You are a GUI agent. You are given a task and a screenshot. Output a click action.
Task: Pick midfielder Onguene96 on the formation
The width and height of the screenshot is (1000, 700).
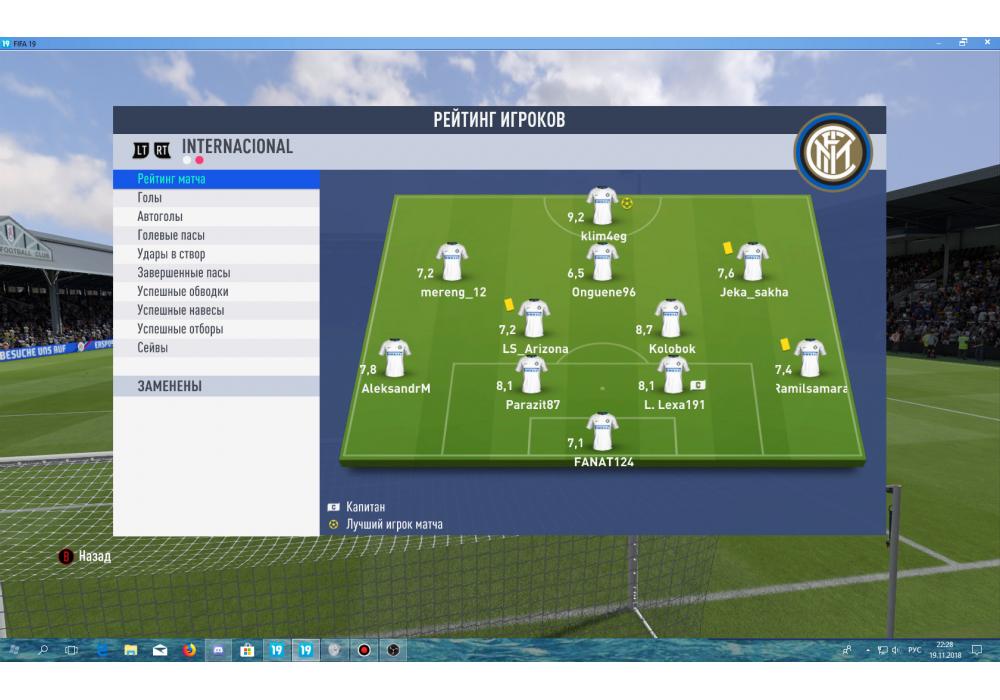point(602,263)
